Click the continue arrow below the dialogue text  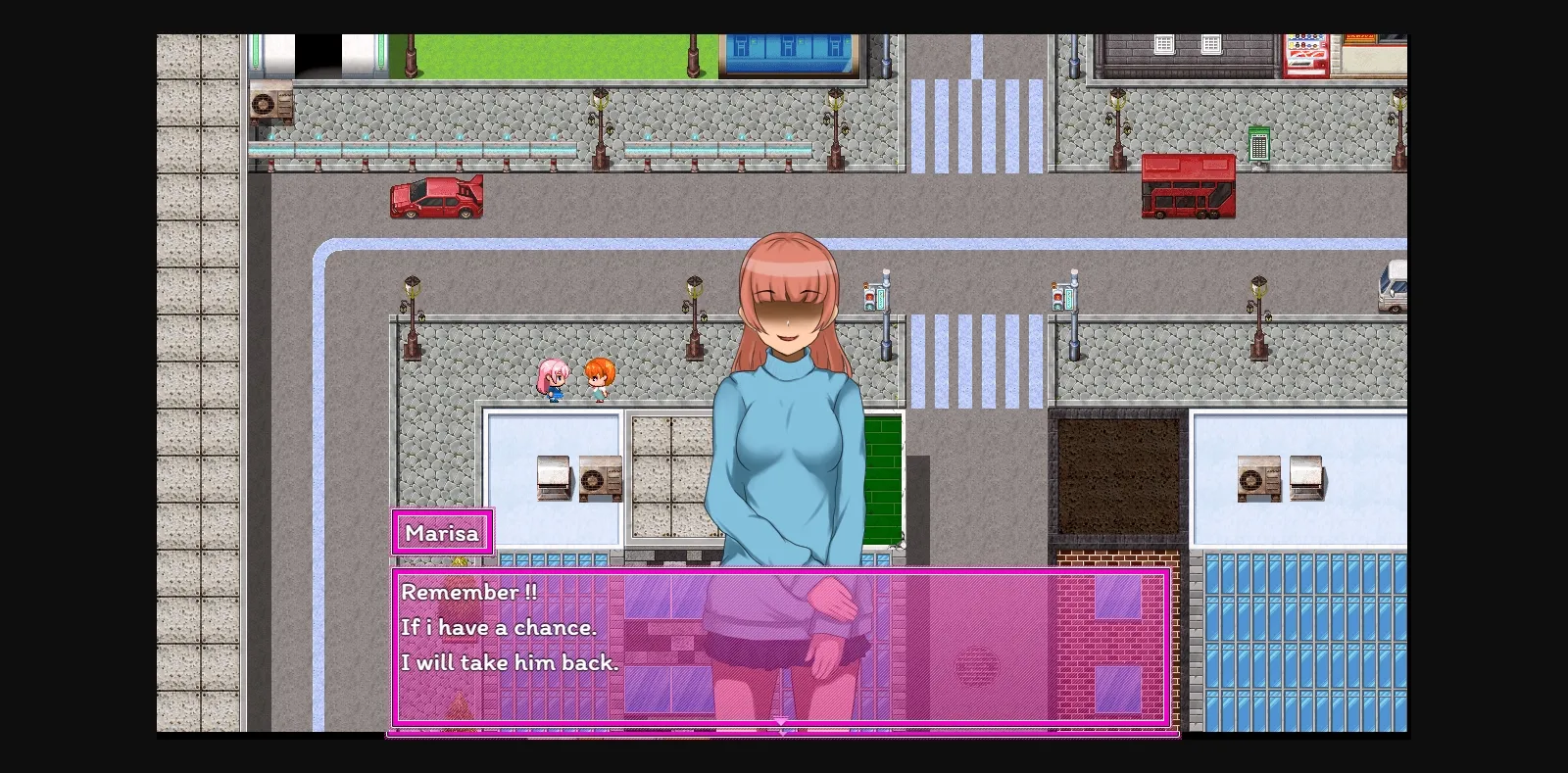[781, 722]
